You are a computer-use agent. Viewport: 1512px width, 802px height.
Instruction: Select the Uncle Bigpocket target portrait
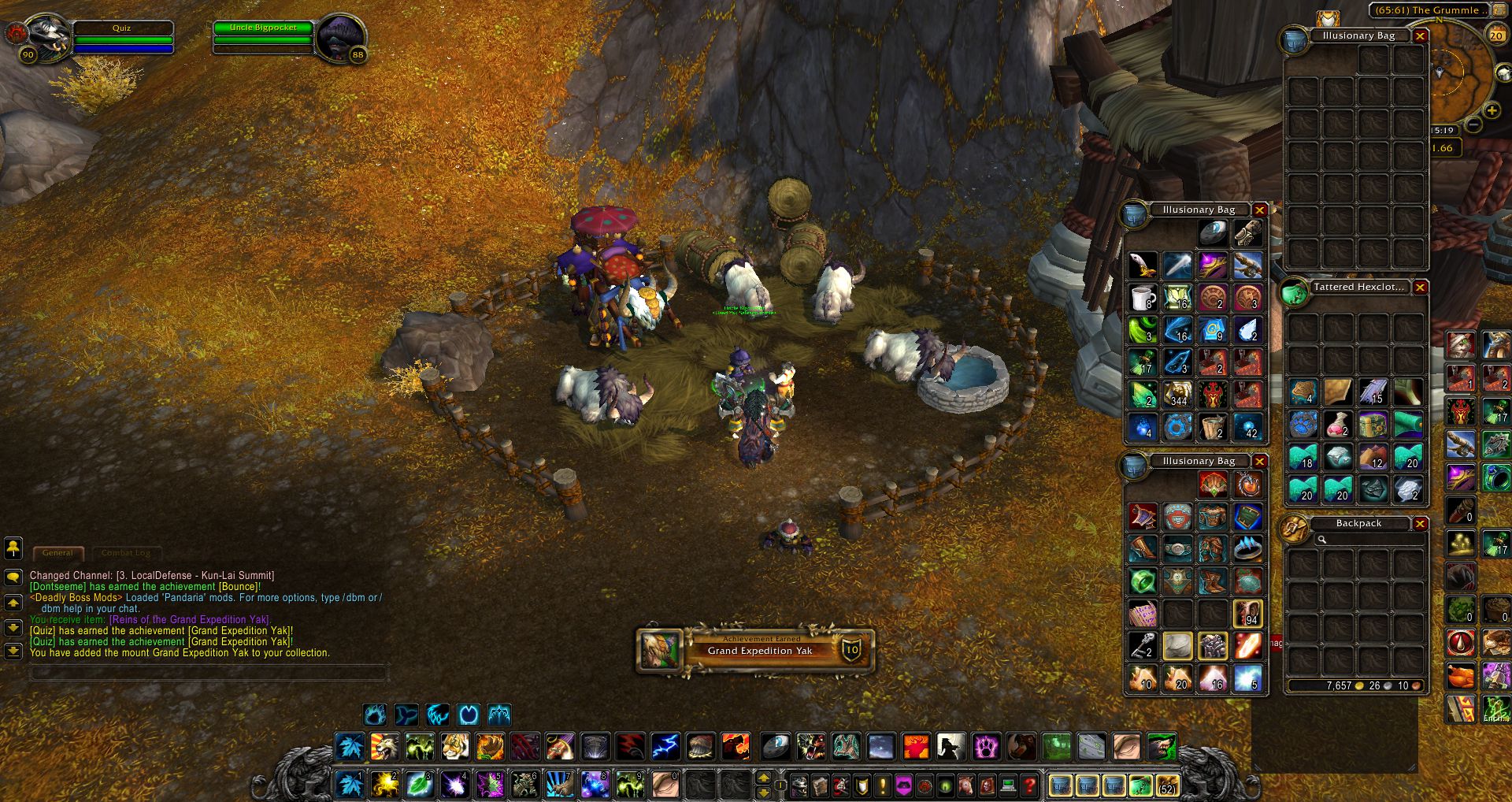tap(340, 36)
